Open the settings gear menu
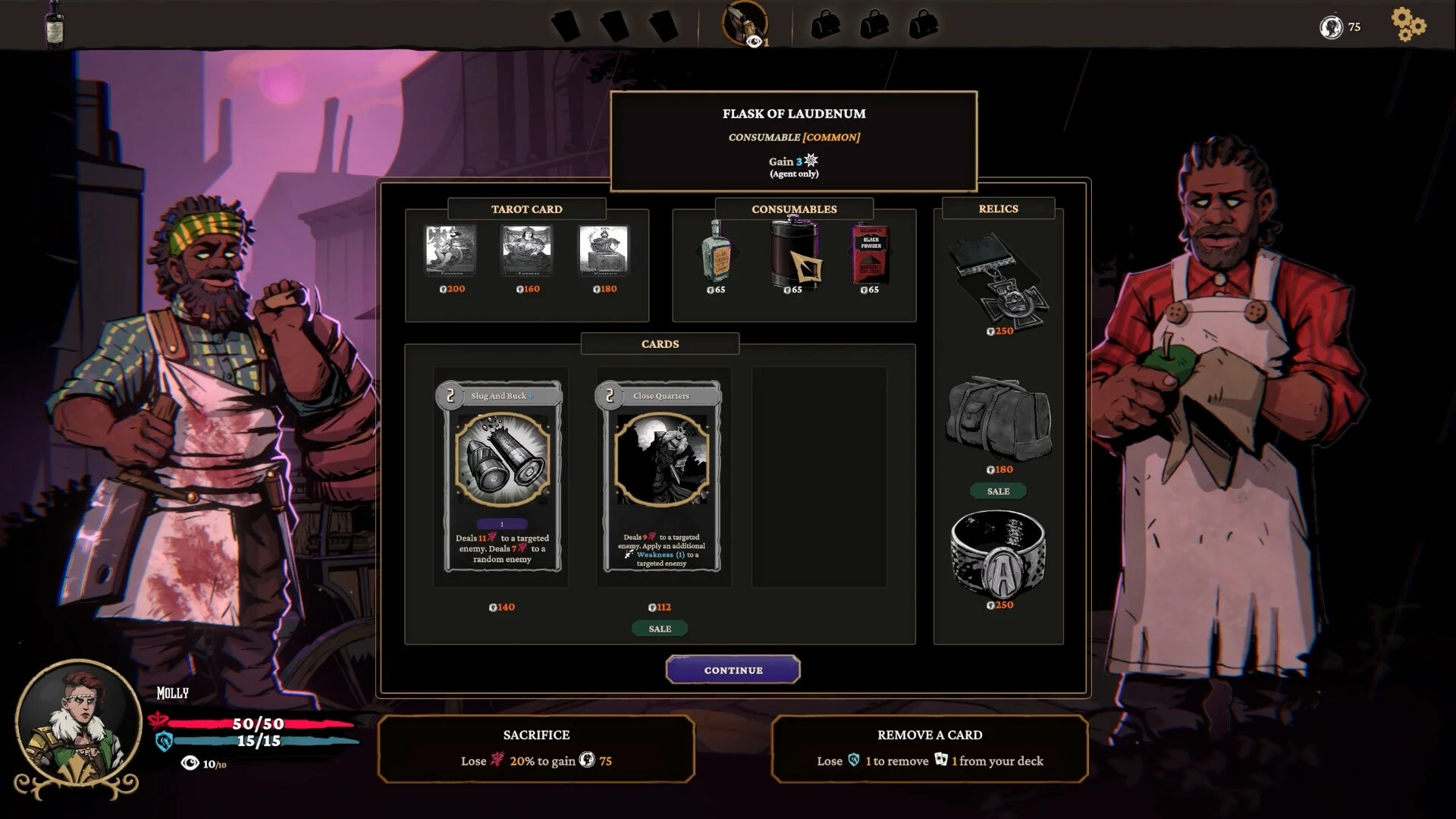This screenshot has height=819, width=1456. point(1408,25)
